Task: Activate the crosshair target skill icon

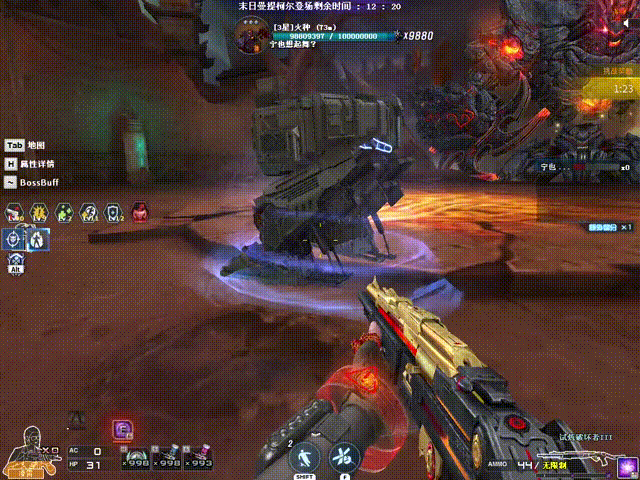Action: click(14, 239)
